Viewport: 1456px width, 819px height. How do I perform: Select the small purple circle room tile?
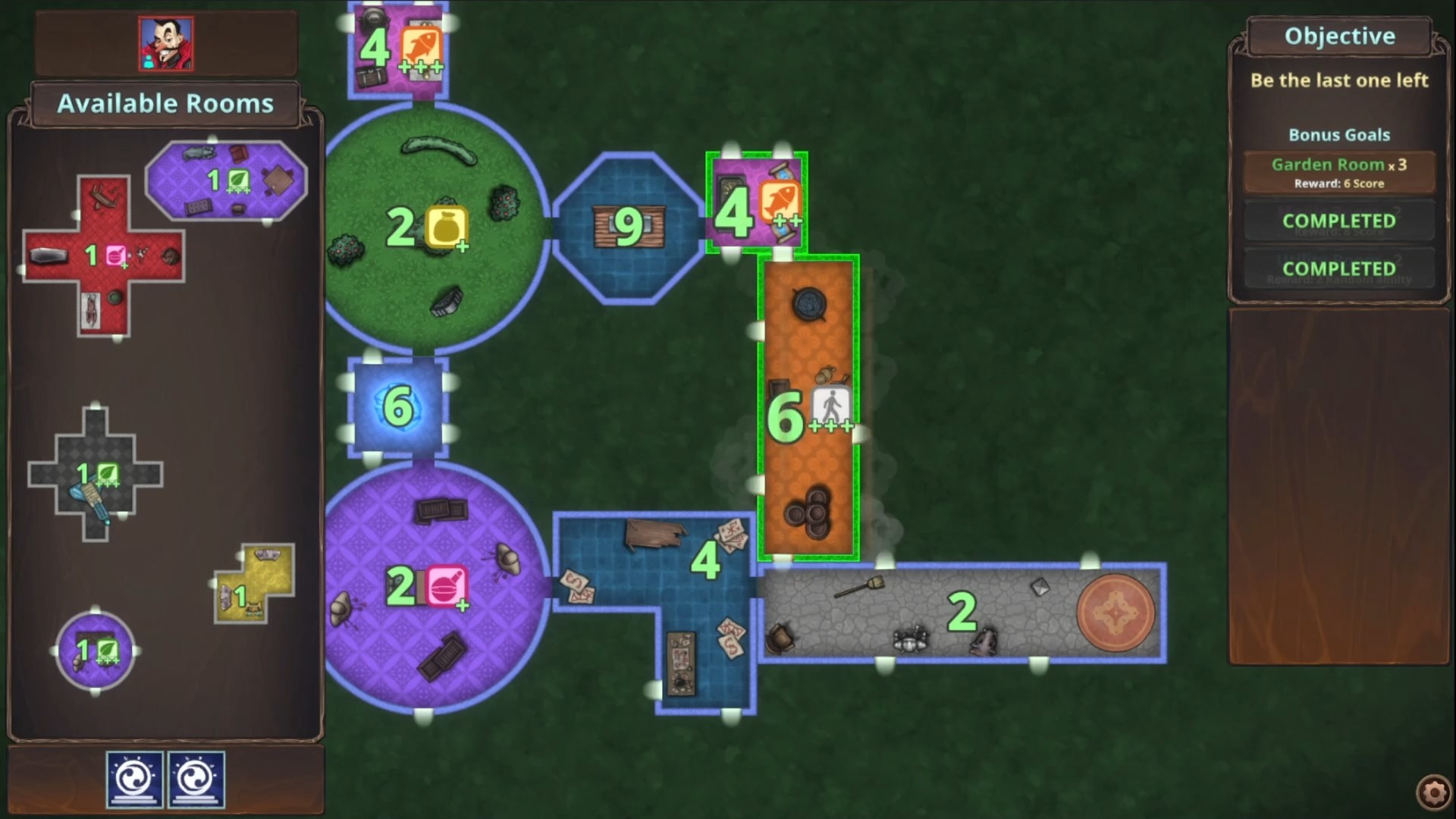point(93,651)
